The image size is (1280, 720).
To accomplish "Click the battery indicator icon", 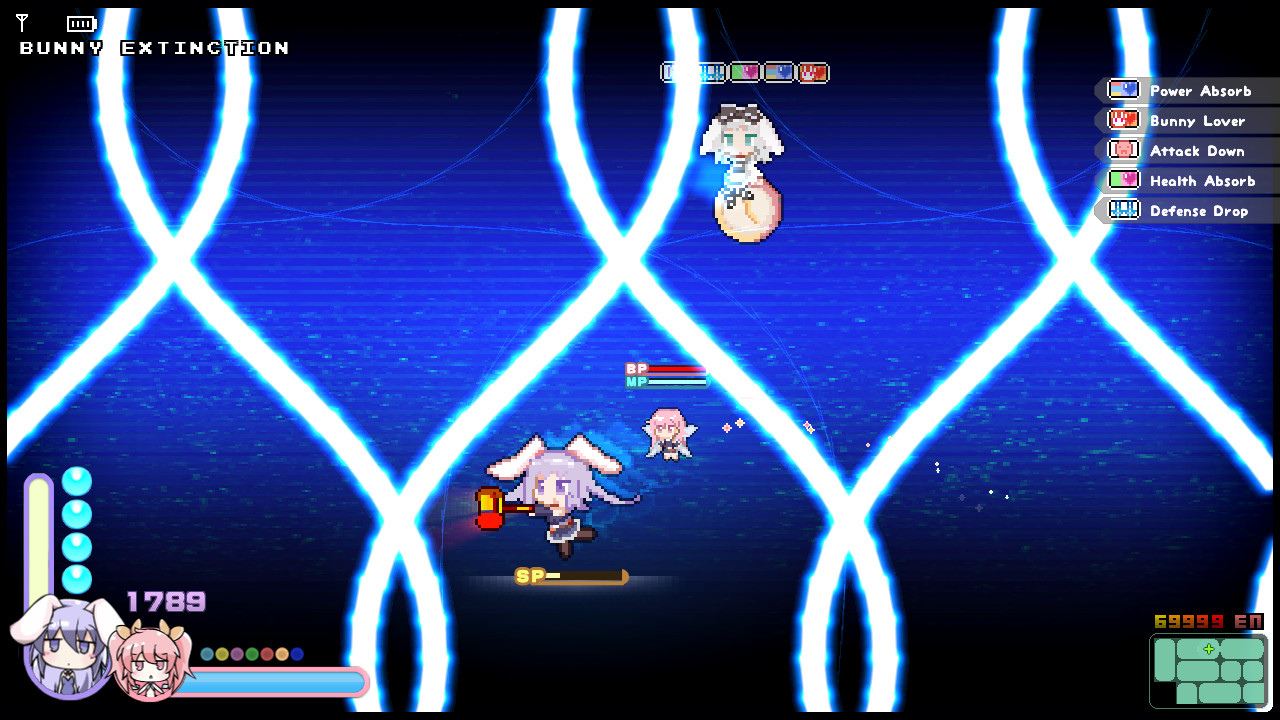I will click(x=80, y=24).
